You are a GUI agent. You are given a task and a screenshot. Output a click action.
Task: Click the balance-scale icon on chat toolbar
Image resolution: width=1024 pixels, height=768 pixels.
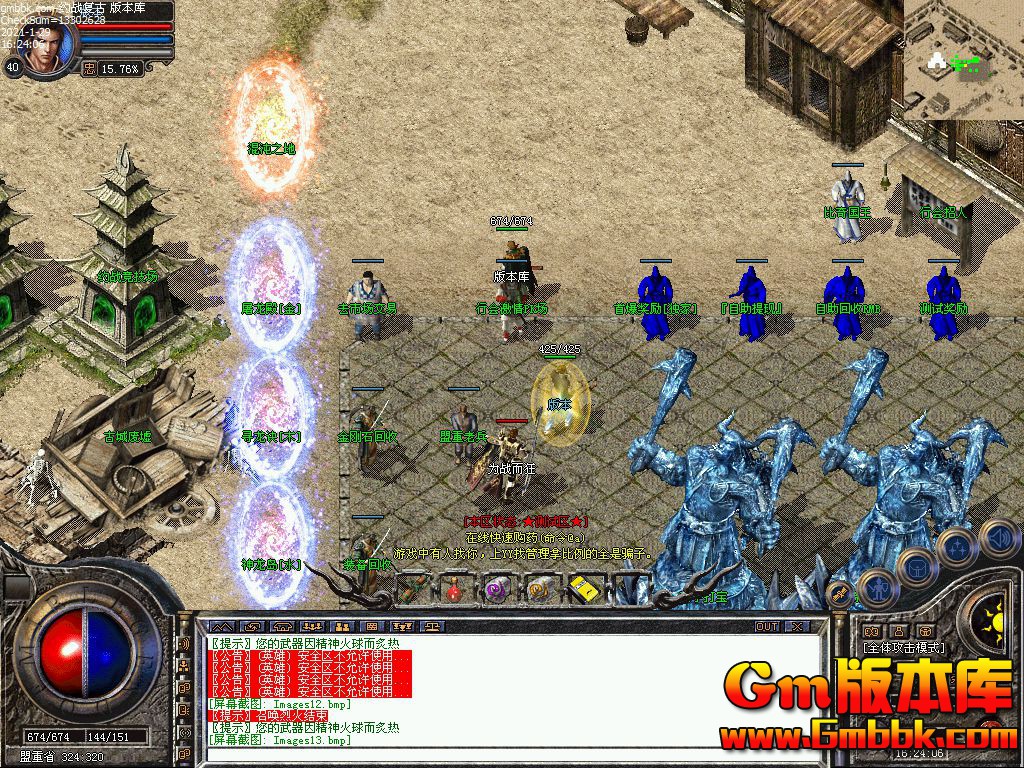431,626
